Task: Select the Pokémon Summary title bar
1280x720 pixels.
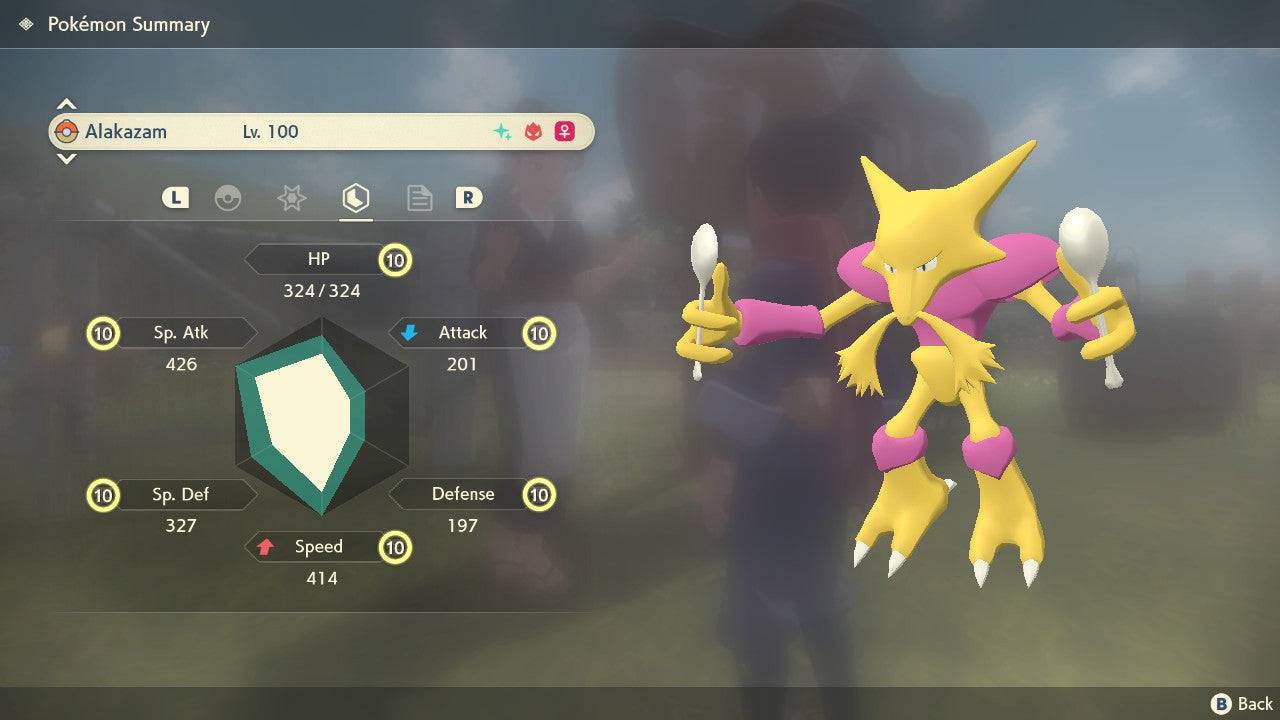Action: pyautogui.click(x=129, y=24)
